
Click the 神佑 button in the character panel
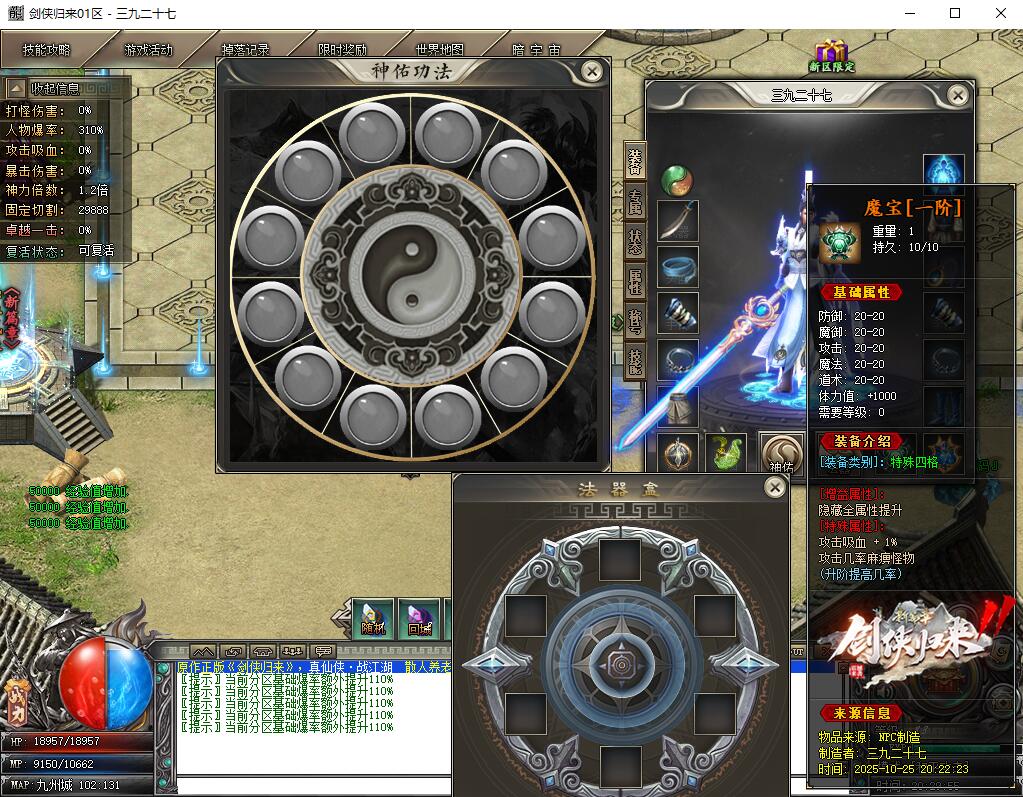click(780, 454)
